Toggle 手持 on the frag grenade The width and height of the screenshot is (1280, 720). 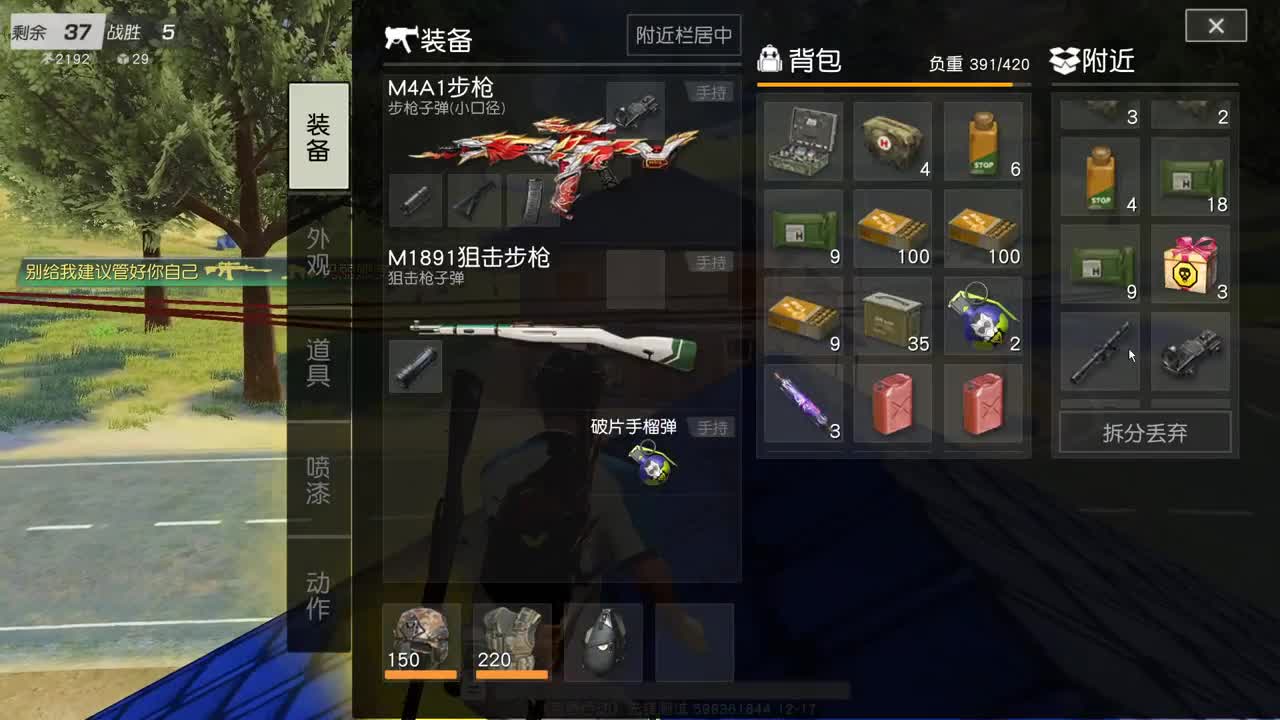[714, 427]
